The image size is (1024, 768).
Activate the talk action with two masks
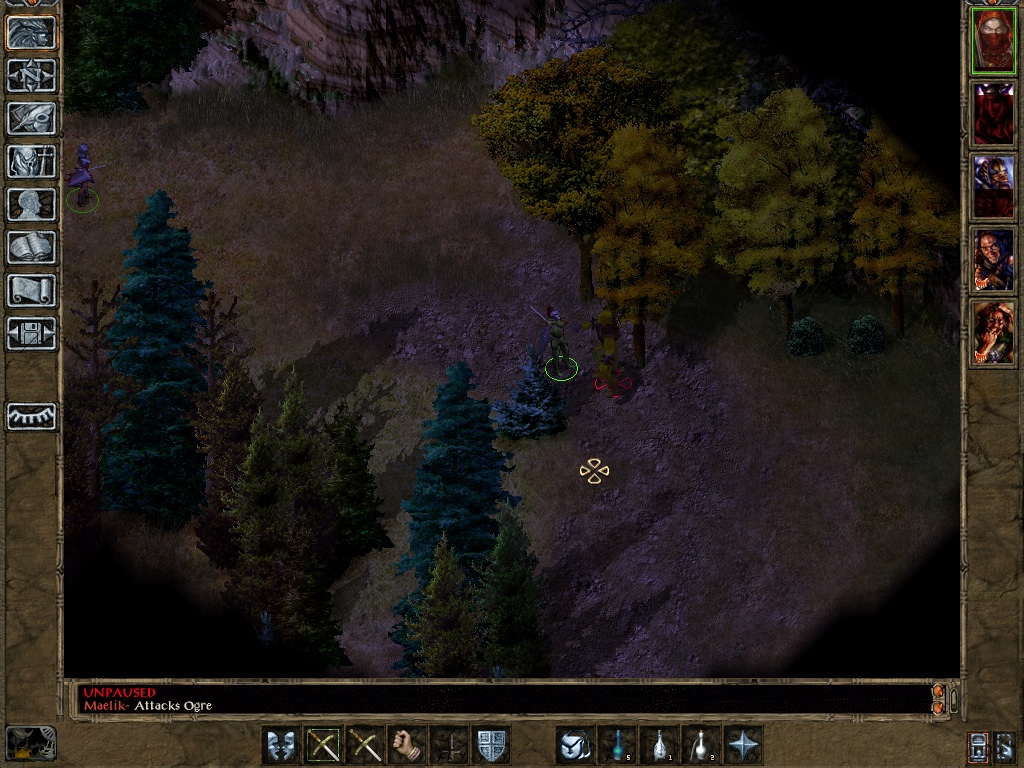pos(281,745)
